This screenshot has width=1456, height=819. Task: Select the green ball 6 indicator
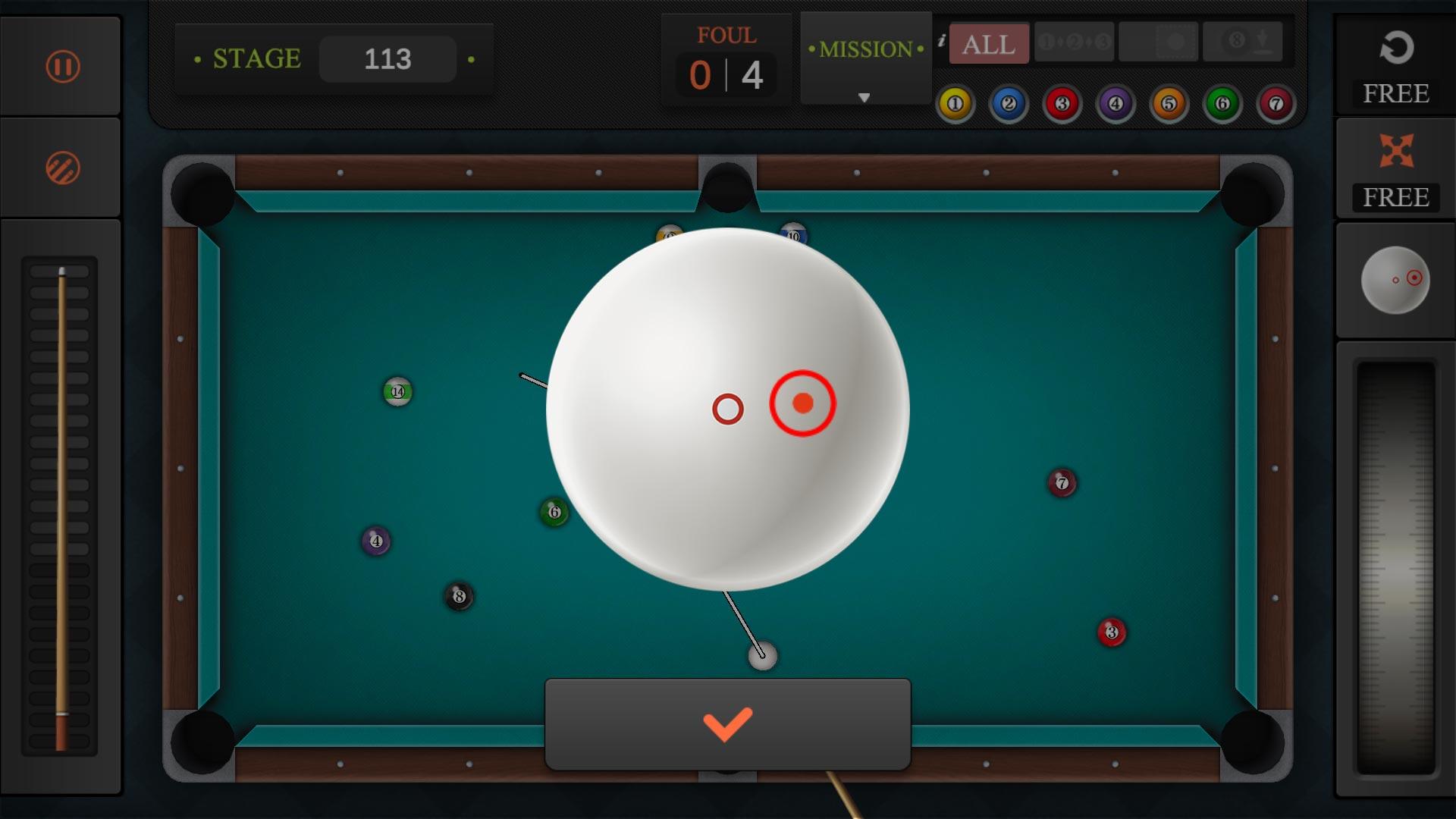point(1221,103)
